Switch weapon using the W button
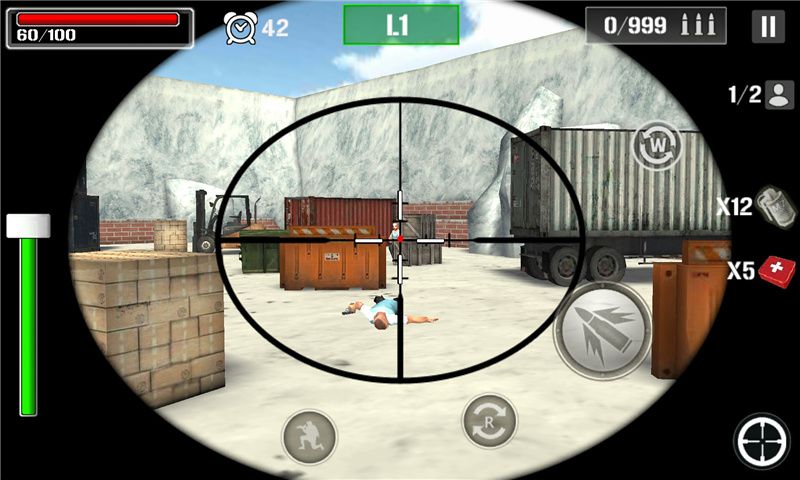This screenshot has height=480, width=800. 656,144
